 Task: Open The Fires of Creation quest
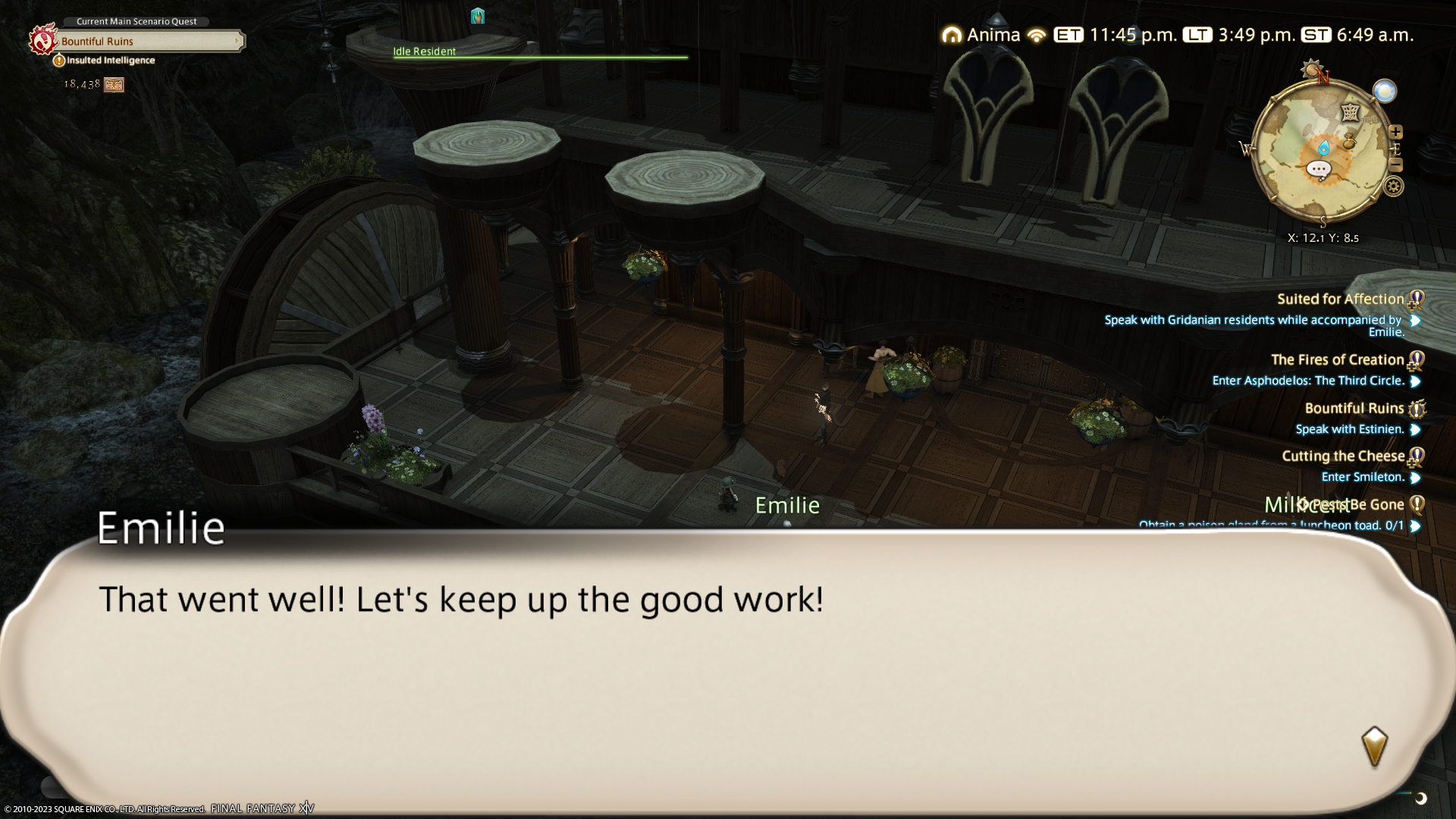[x=1337, y=360]
